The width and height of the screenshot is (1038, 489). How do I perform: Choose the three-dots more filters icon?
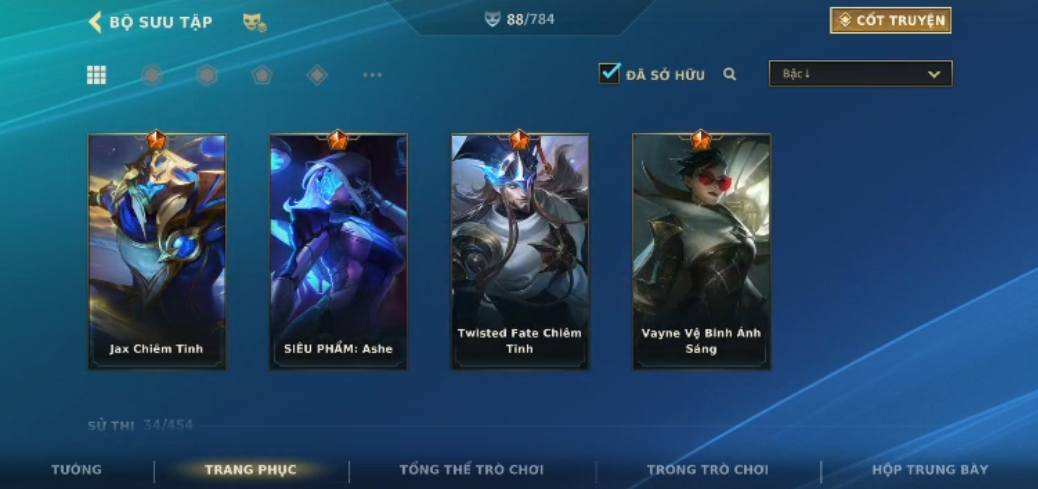[x=372, y=75]
